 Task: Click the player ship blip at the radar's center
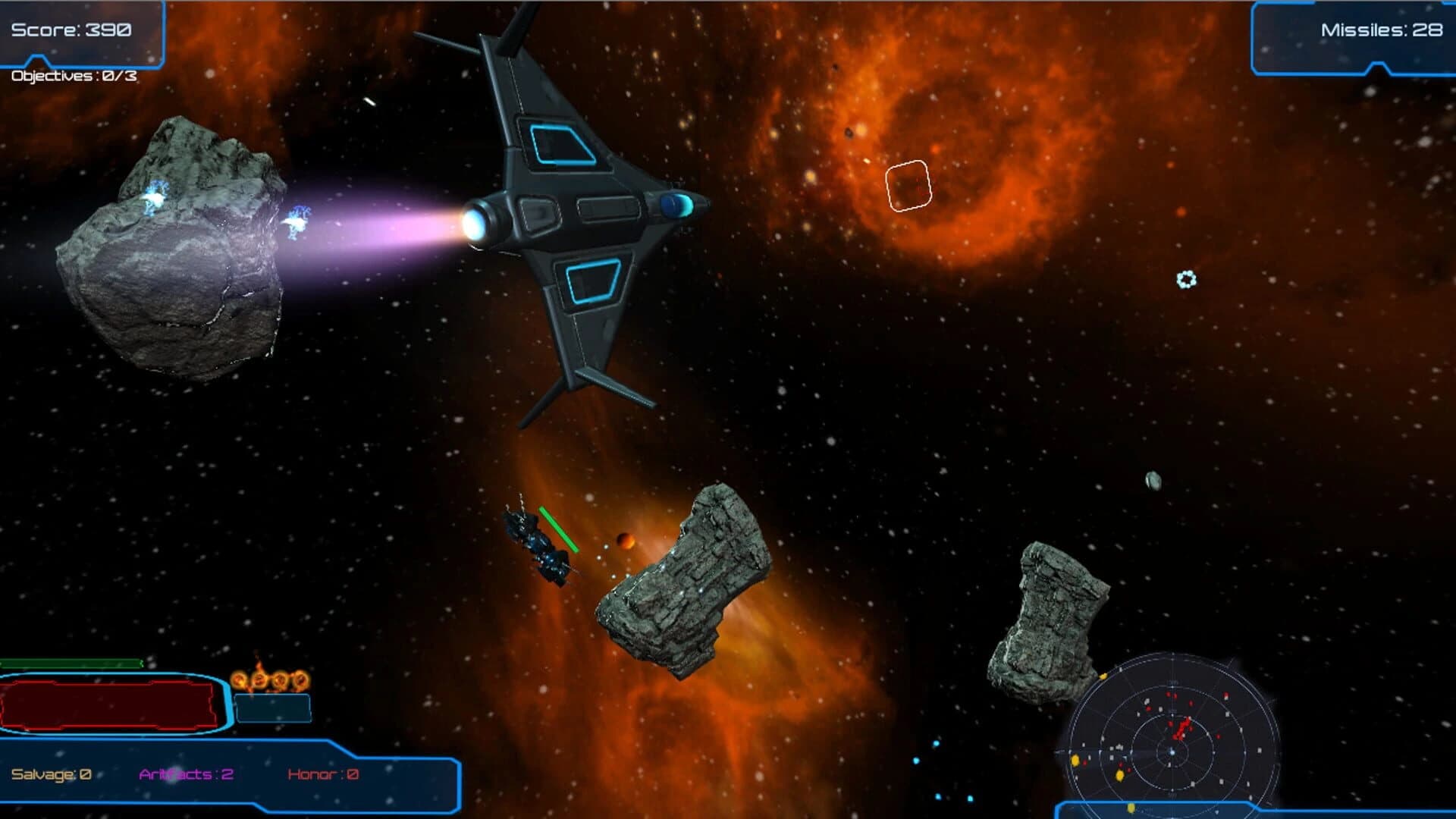click(x=1172, y=752)
